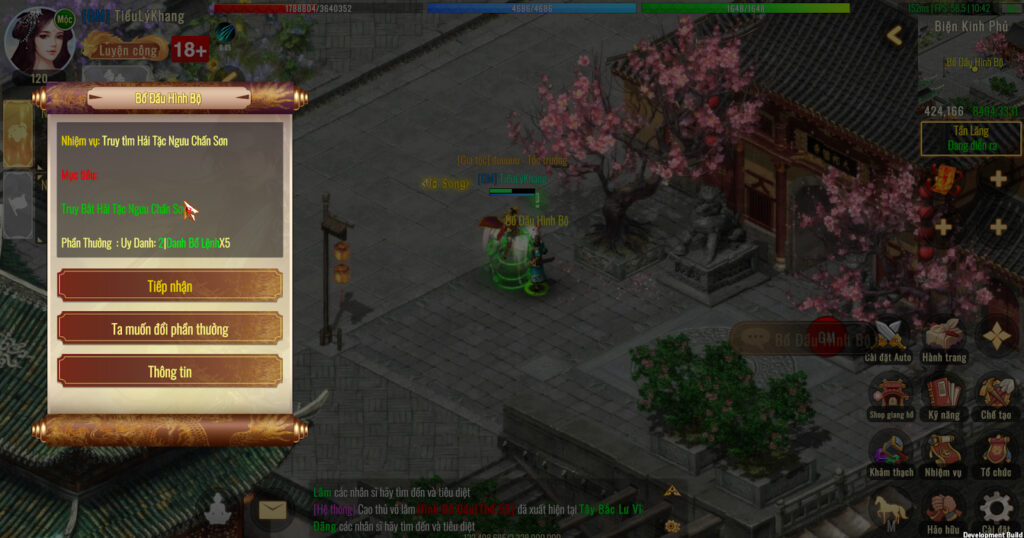Accept the quest with Tiếp nhận
Image resolution: width=1024 pixels, height=538 pixels.
click(x=169, y=286)
